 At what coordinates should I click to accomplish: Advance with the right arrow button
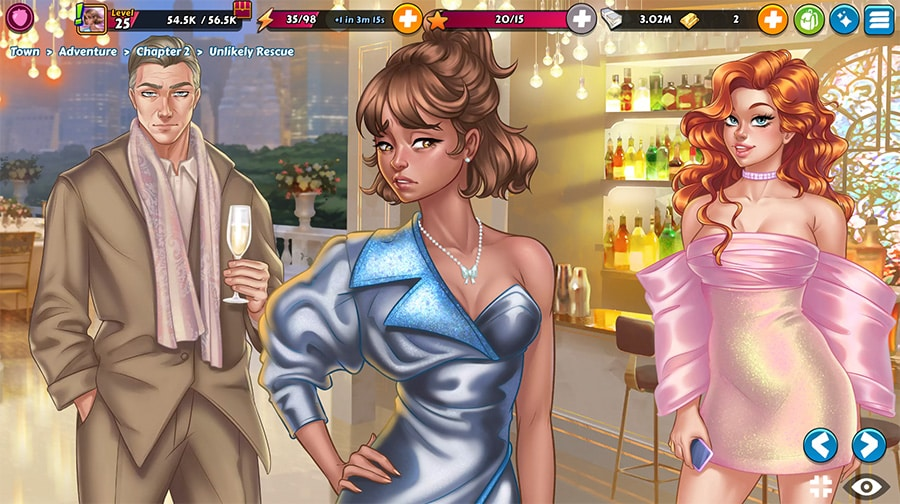(868, 445)
